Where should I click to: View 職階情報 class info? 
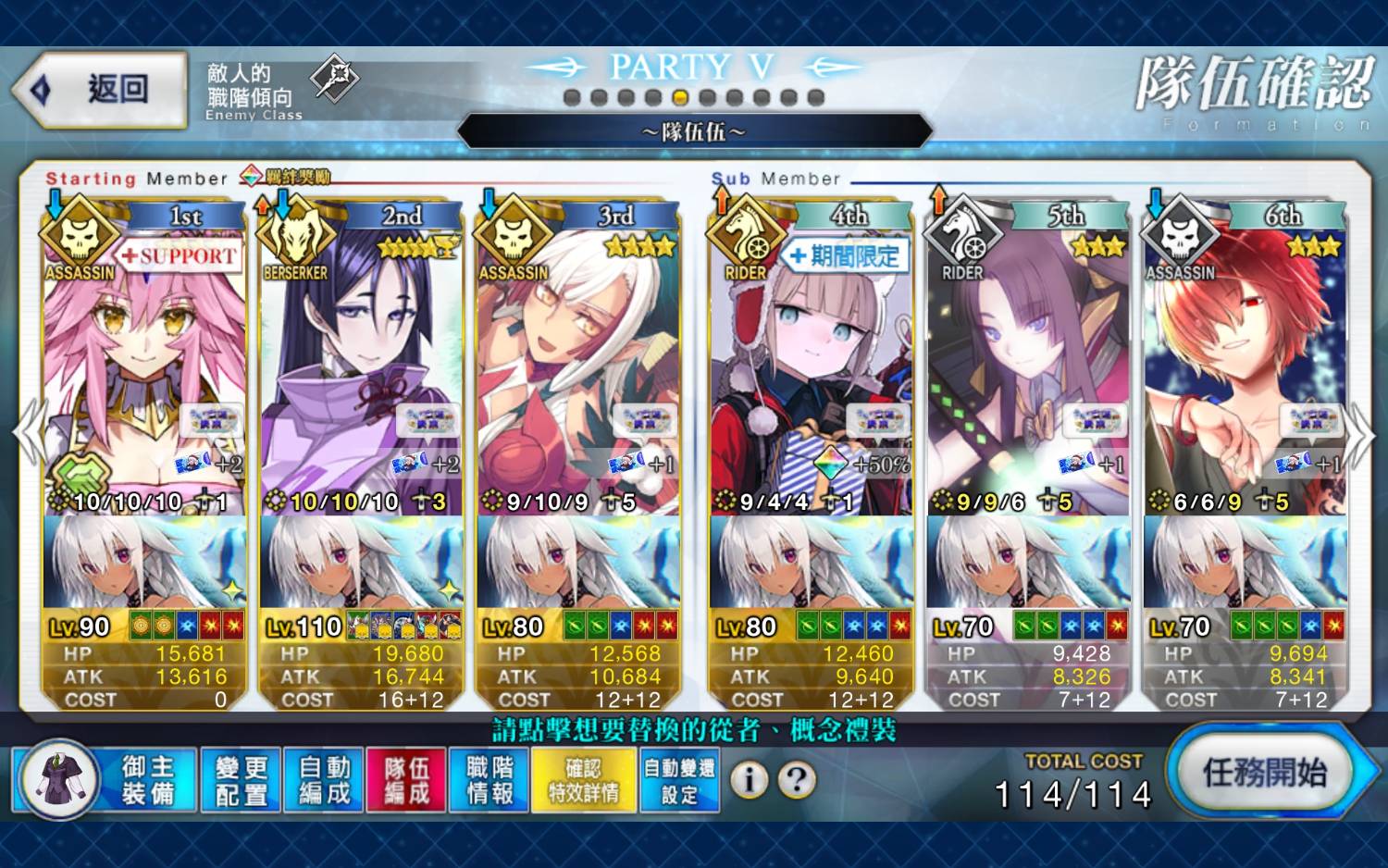490,780
